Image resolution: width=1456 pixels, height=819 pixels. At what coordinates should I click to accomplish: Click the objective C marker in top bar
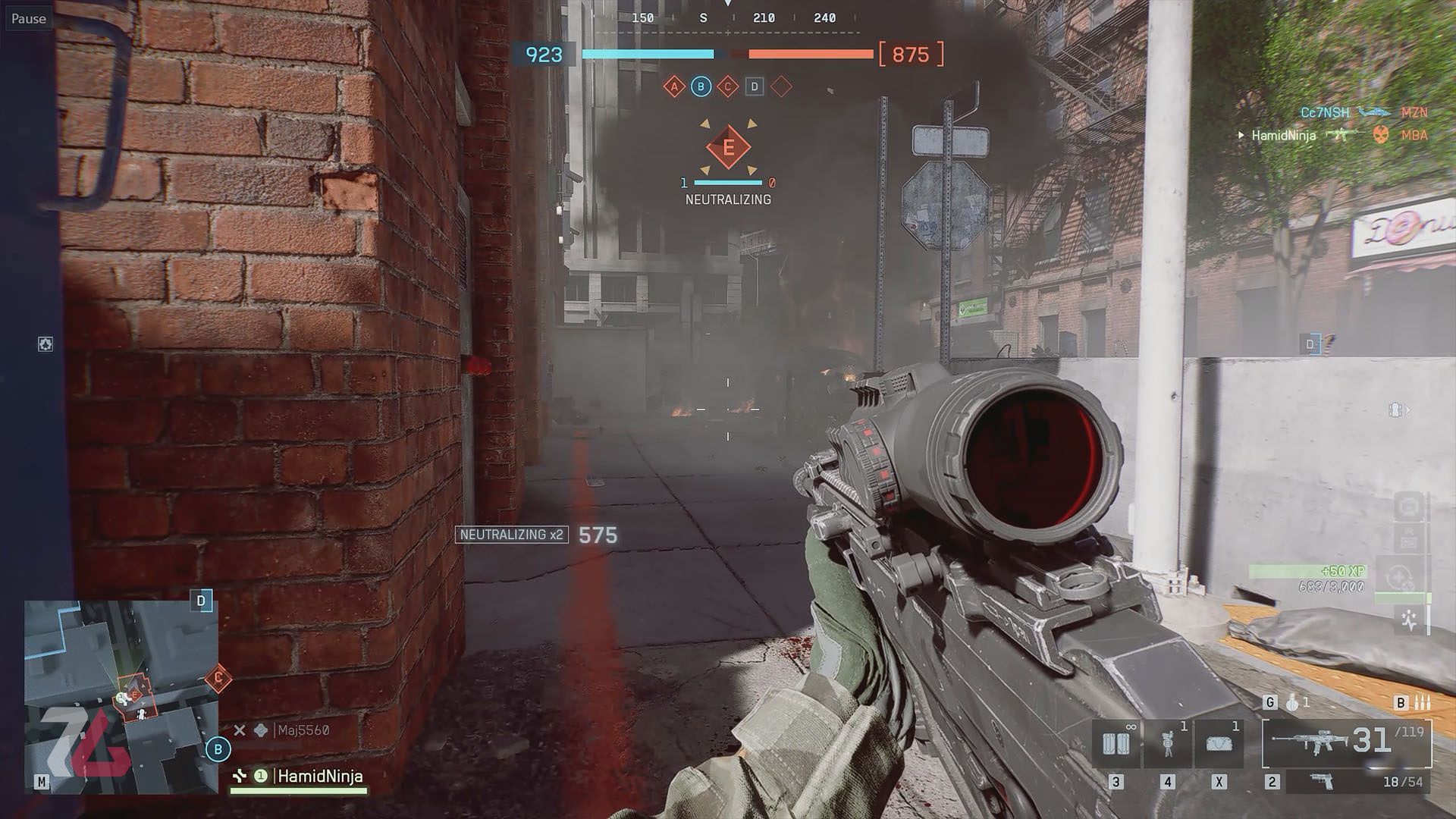[727, 86]
